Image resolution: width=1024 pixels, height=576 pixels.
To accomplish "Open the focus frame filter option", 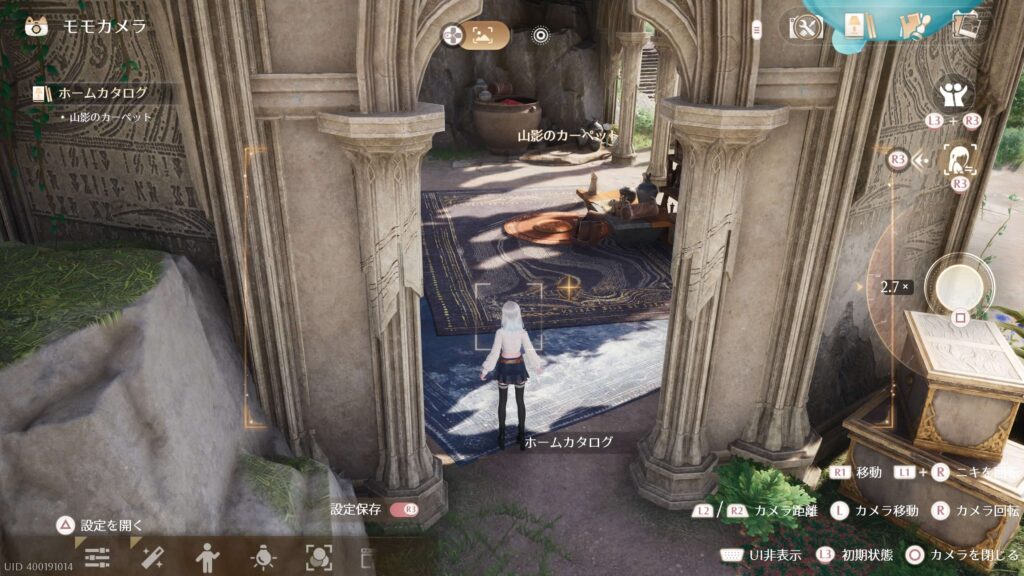I will (x=319, y=558).
